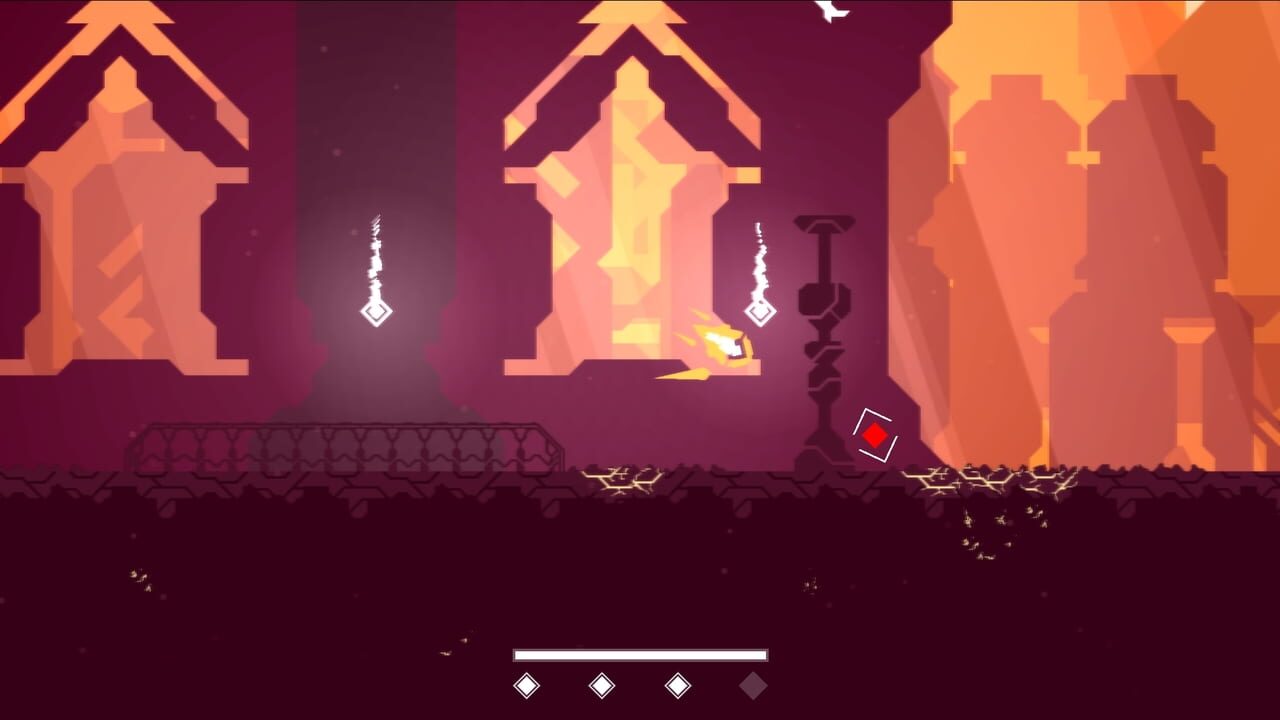Select the second diamond ability icon
The image size is (1280, 720).
pyautogui.click(x=604, y=686)
